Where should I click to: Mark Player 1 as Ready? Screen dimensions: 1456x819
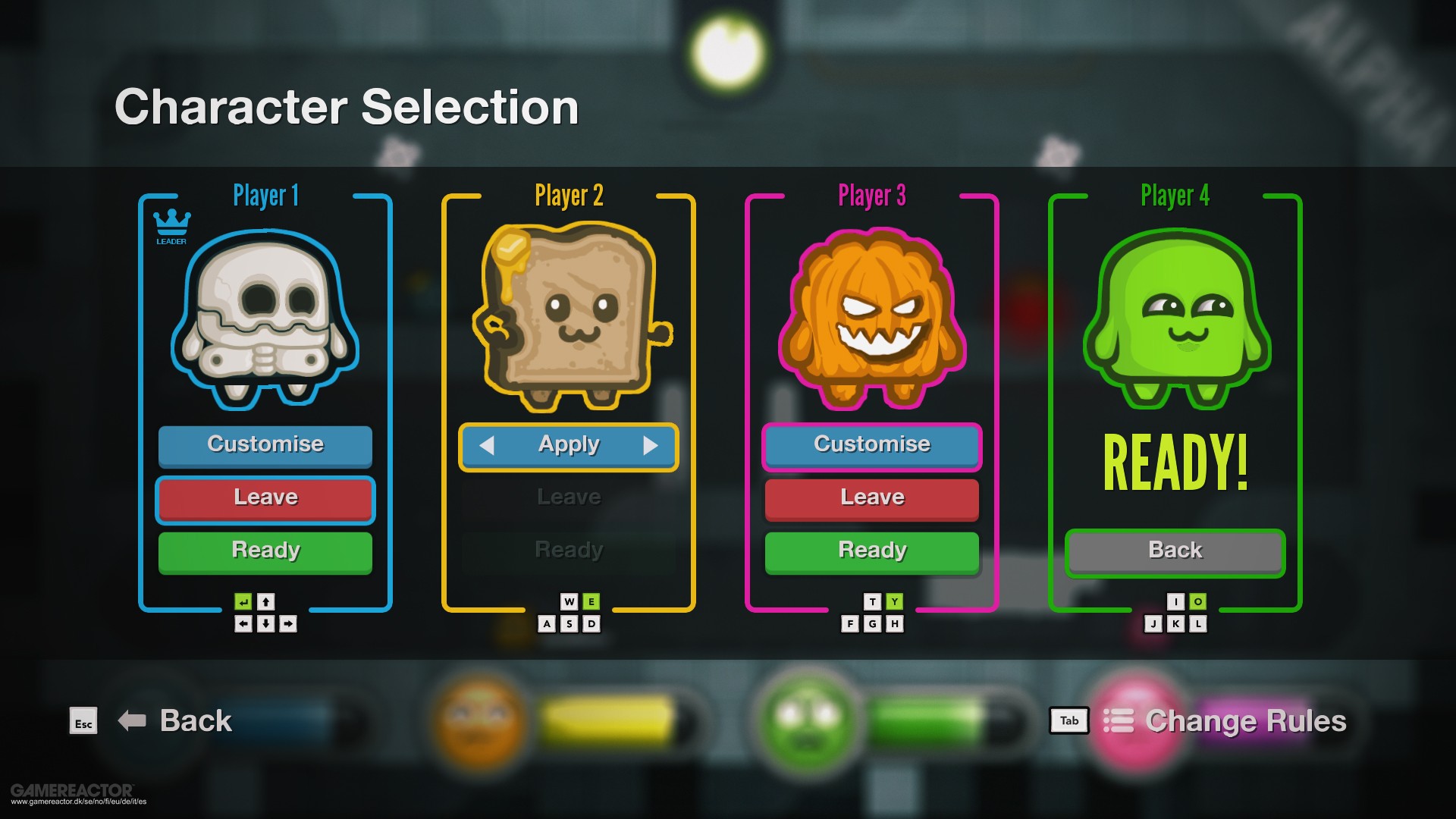265,551
